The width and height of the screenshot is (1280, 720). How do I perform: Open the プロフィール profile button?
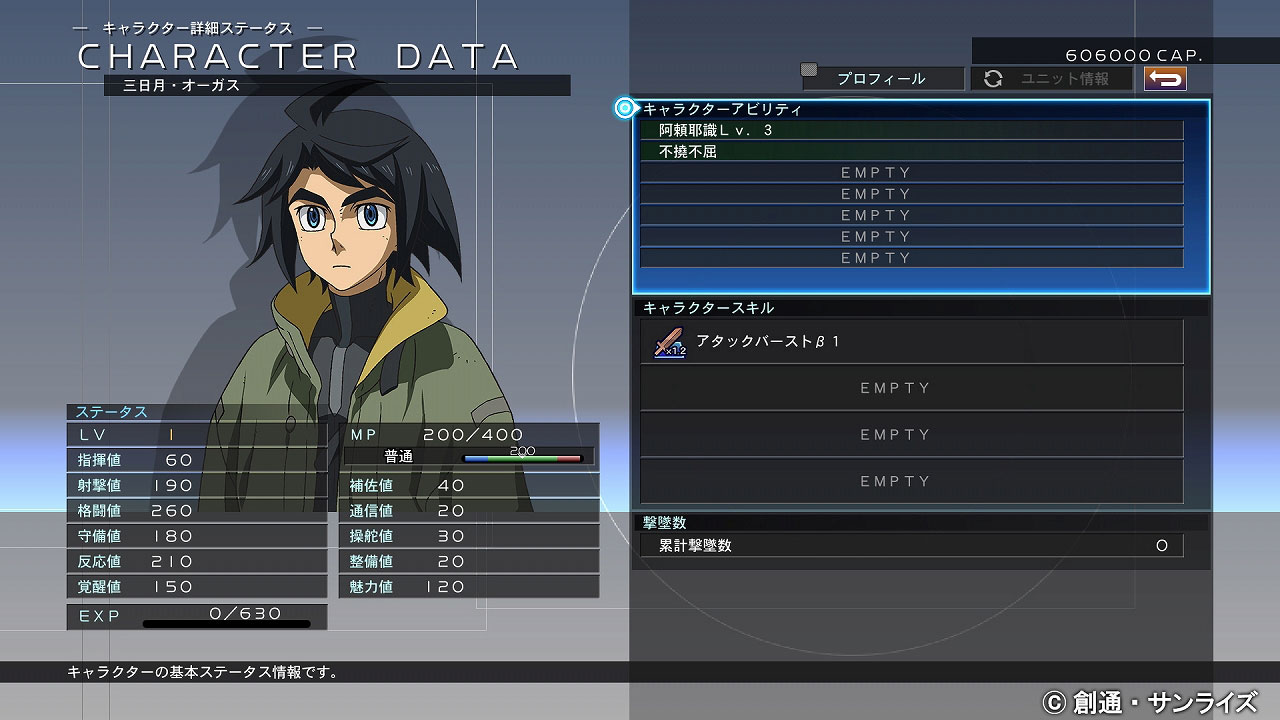tap(881, 79)
